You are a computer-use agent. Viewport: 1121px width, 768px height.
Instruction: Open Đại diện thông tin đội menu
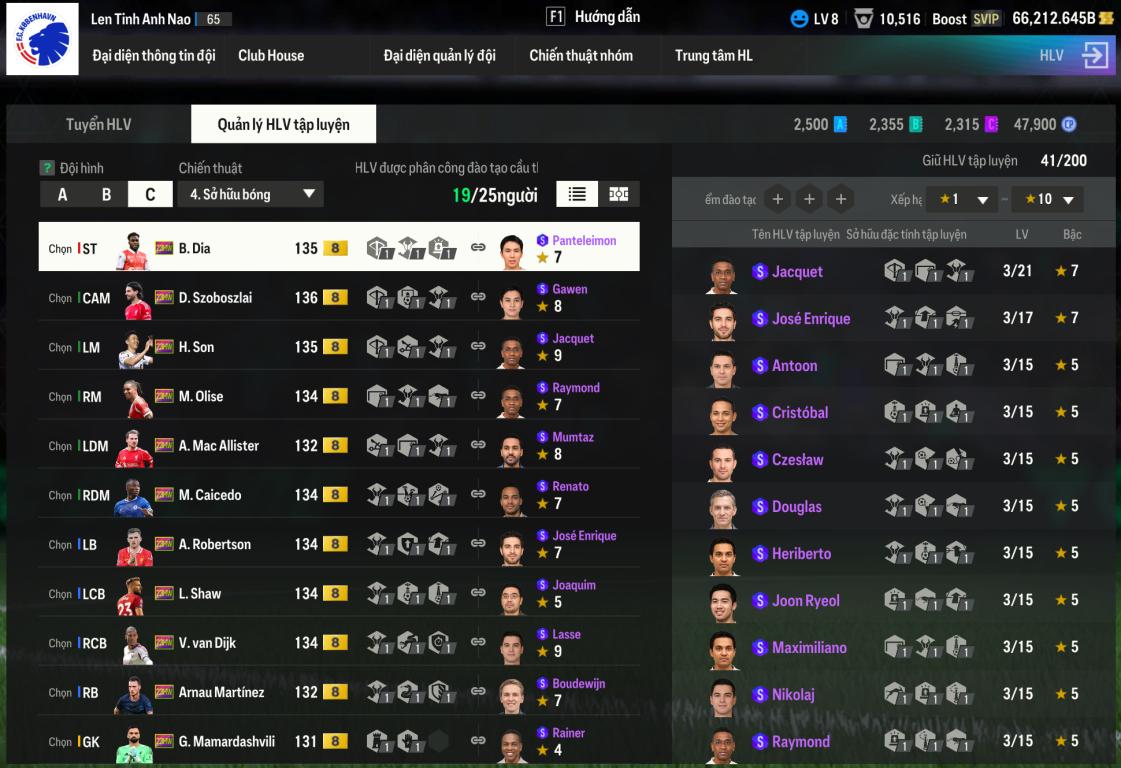click(x=154, y=56)
